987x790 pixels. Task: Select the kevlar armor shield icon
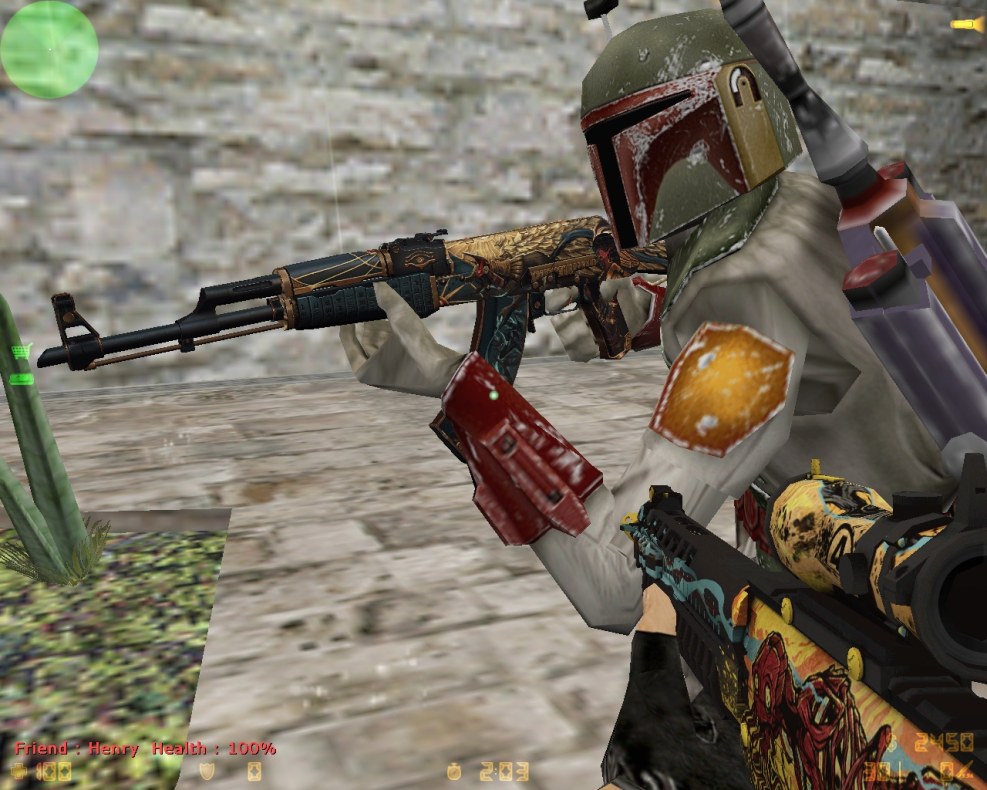click(x=208, y=771)
